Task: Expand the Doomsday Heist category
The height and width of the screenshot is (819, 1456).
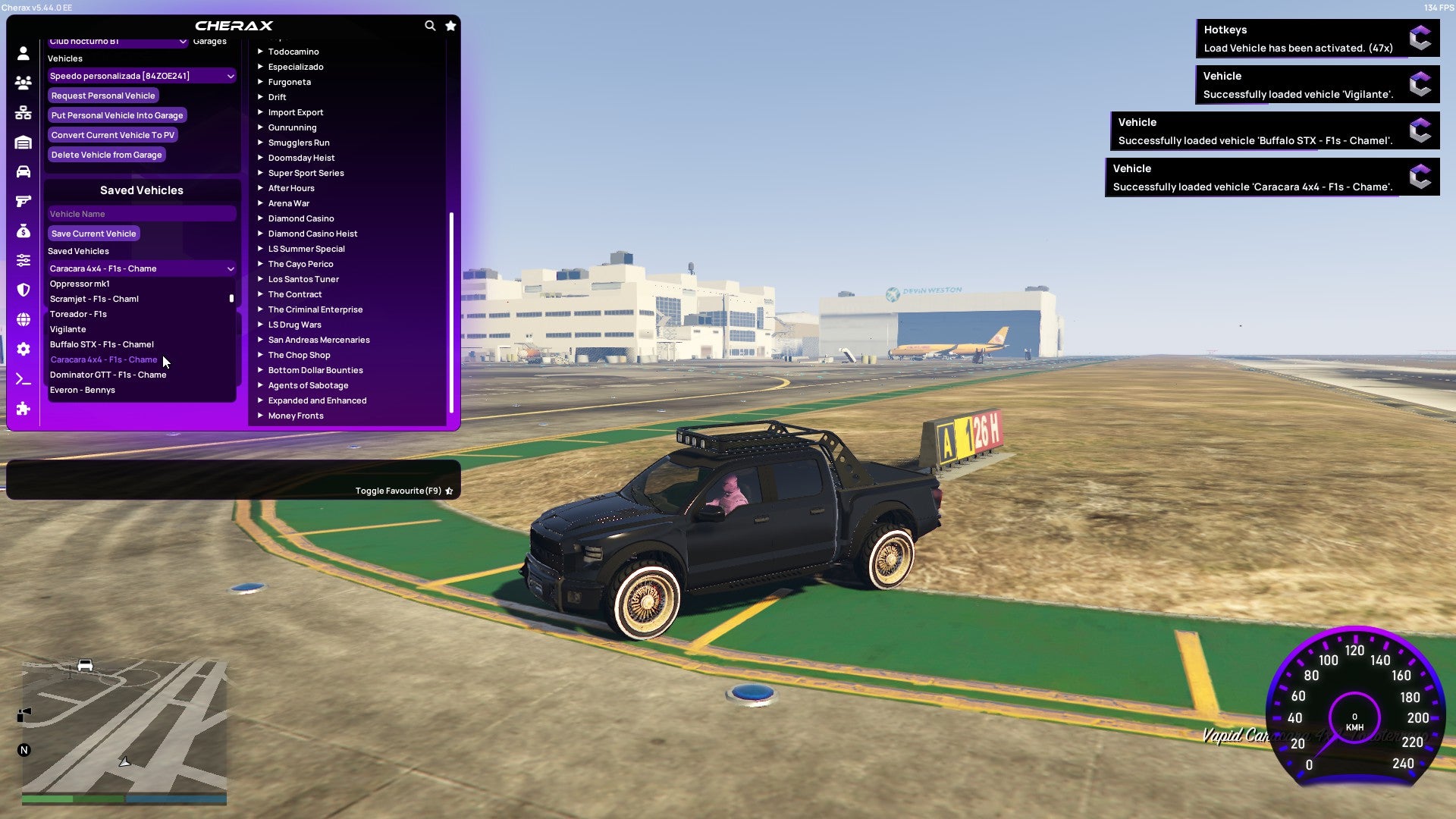Action: pos(300,157)
